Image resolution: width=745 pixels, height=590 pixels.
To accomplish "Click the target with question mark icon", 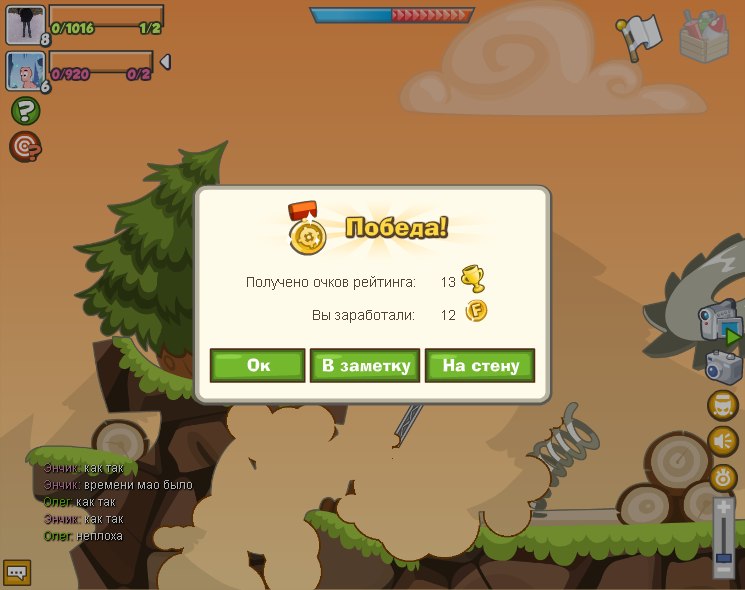I will (25, 147).
